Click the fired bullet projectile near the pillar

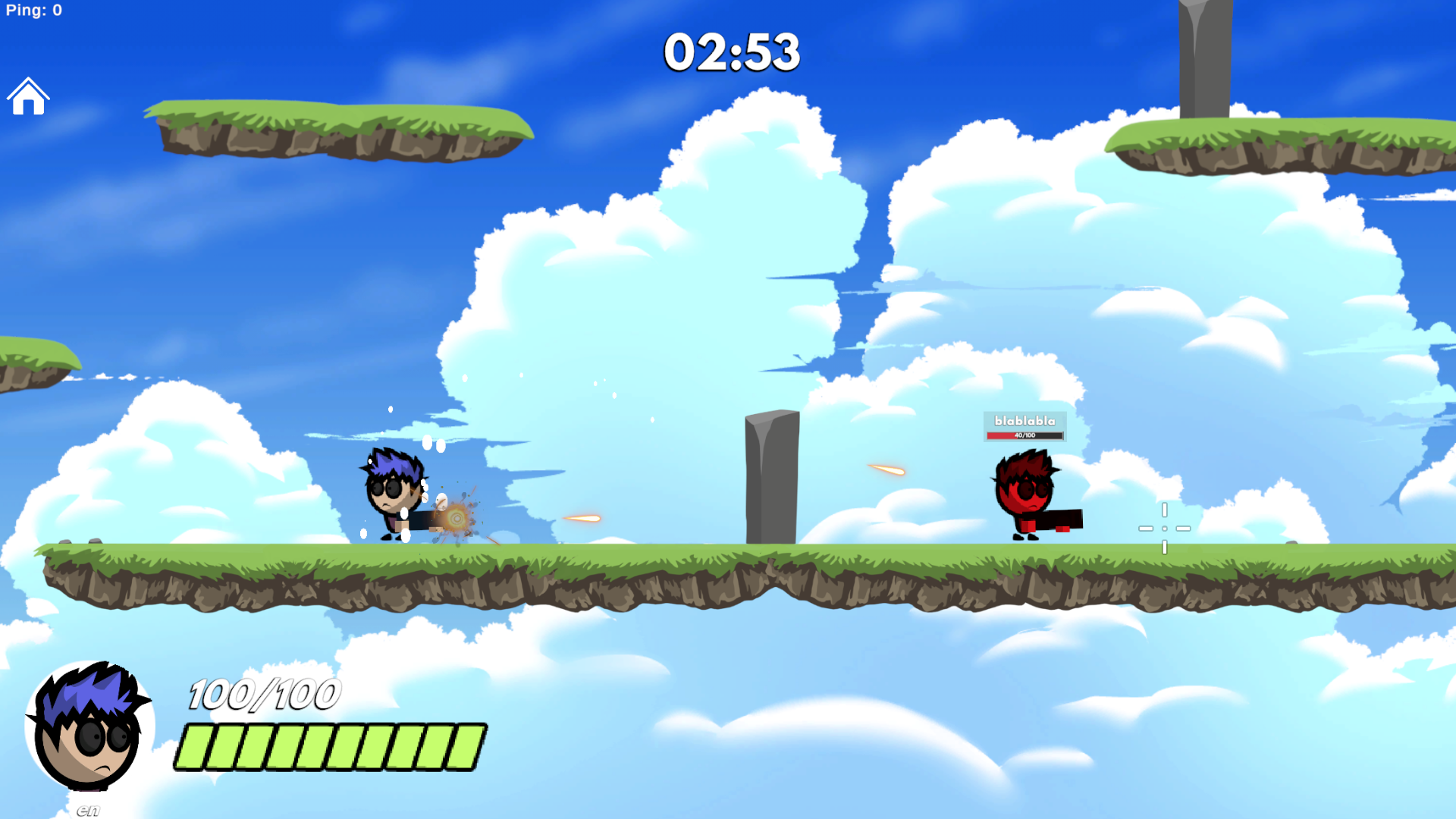tap(886, 470)
